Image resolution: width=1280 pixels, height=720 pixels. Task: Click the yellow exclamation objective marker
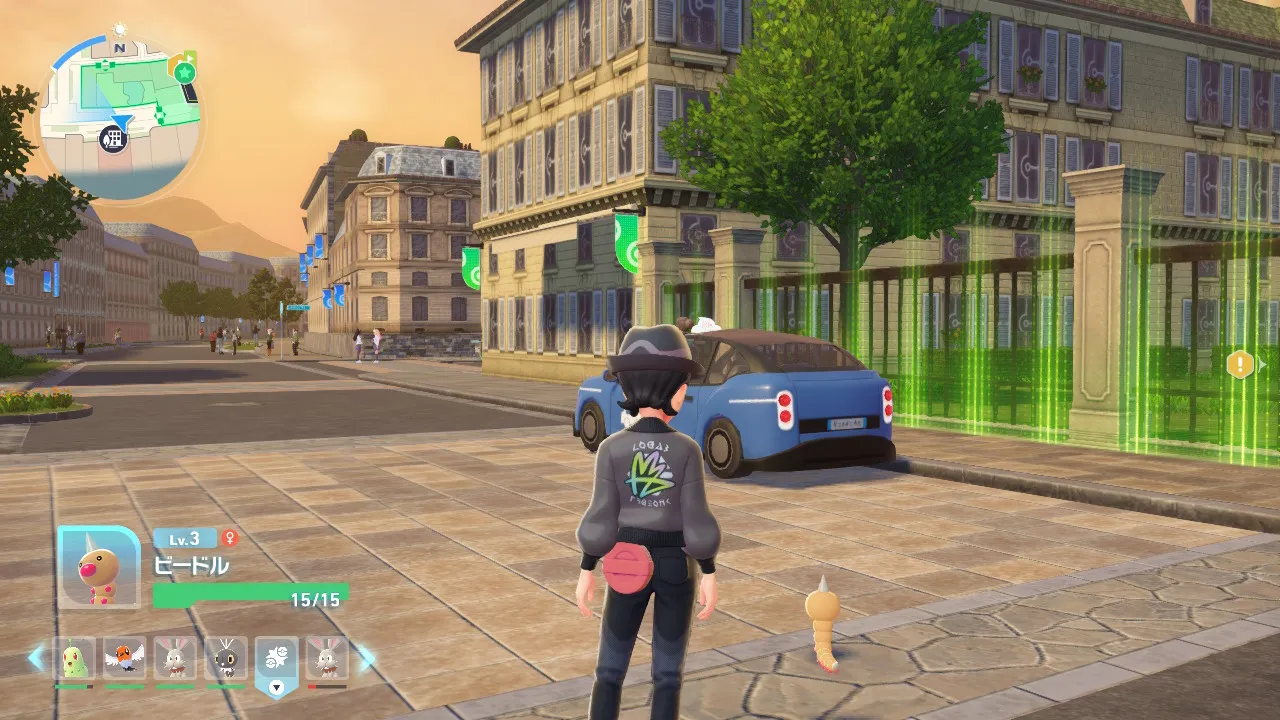click(1240, 364)
